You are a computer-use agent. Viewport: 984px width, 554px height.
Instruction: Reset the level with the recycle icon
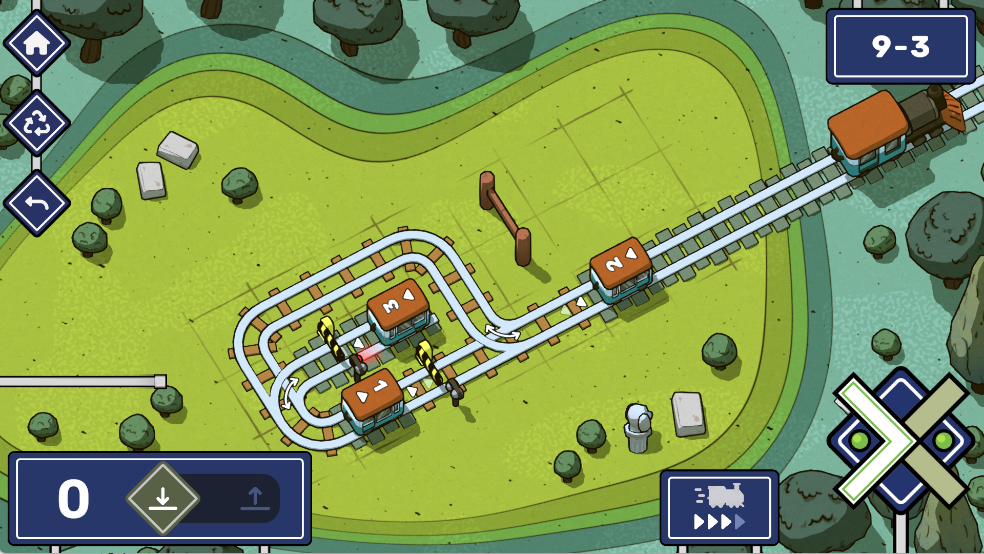pyautogui.click(x=37, y=123)
